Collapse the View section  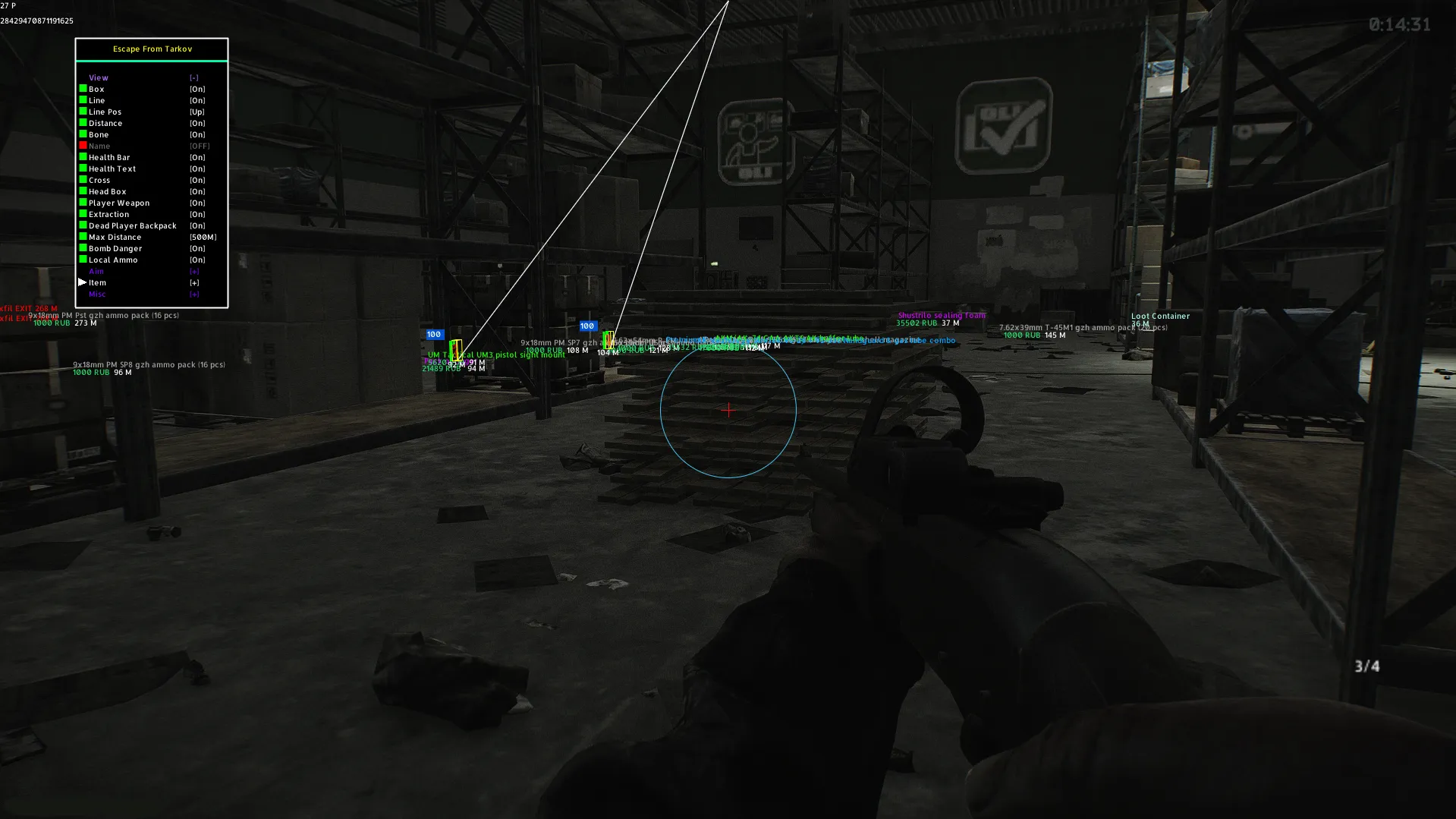[194, 77]
